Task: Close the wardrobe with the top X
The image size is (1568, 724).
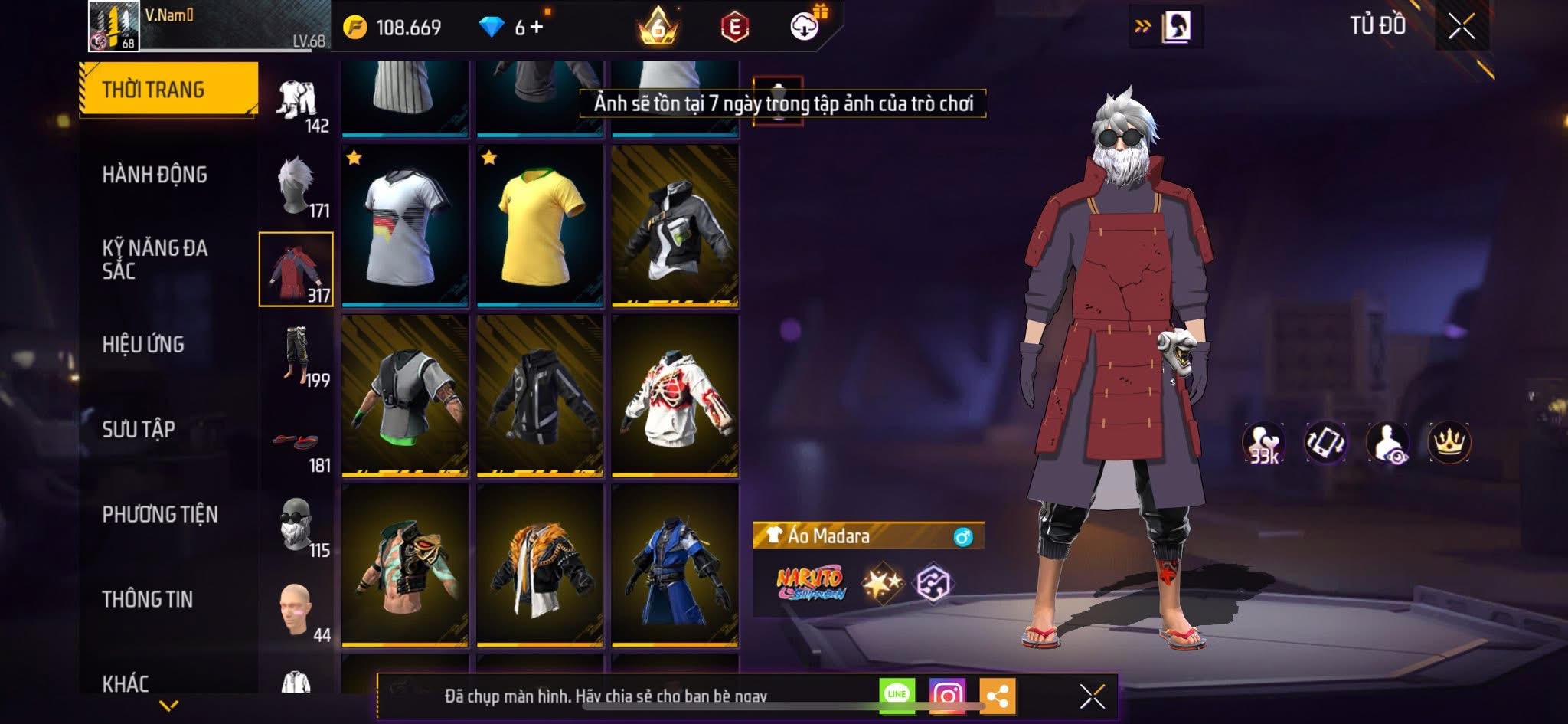Action: (1461, 27)
